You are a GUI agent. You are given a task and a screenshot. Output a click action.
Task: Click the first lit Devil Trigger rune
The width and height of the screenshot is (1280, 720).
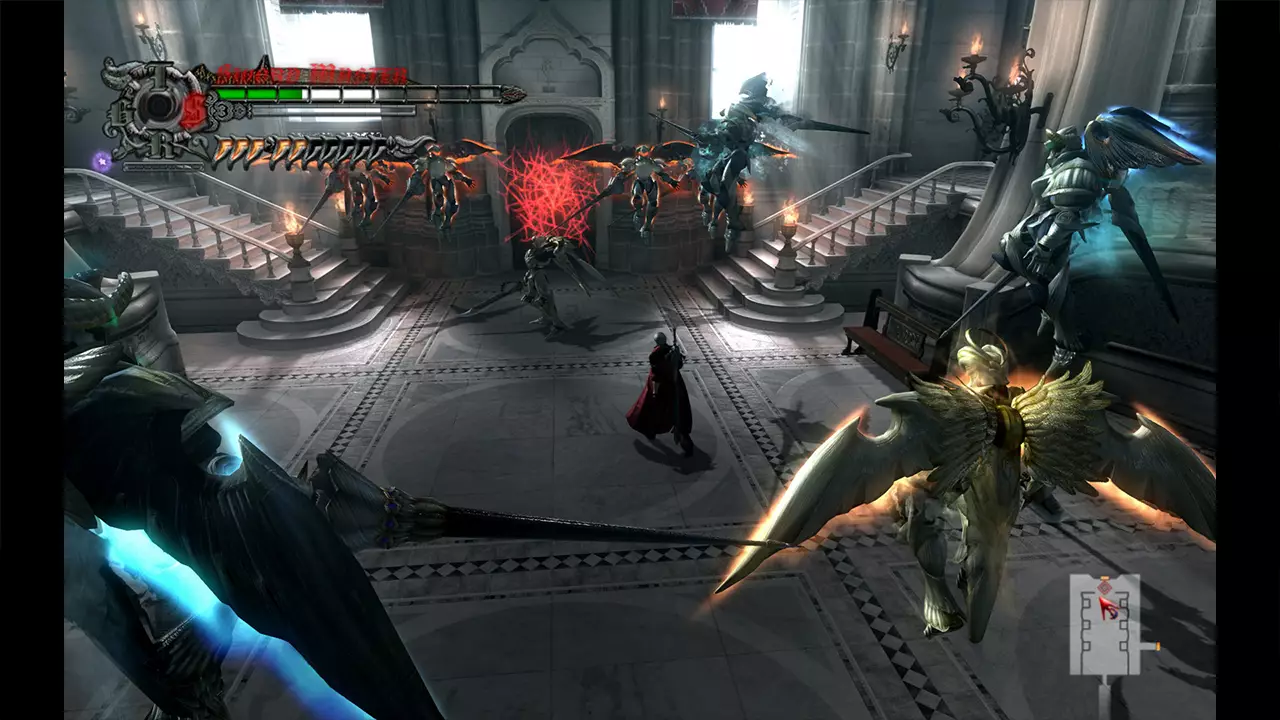pyautogui.click(x=222, y=151)
